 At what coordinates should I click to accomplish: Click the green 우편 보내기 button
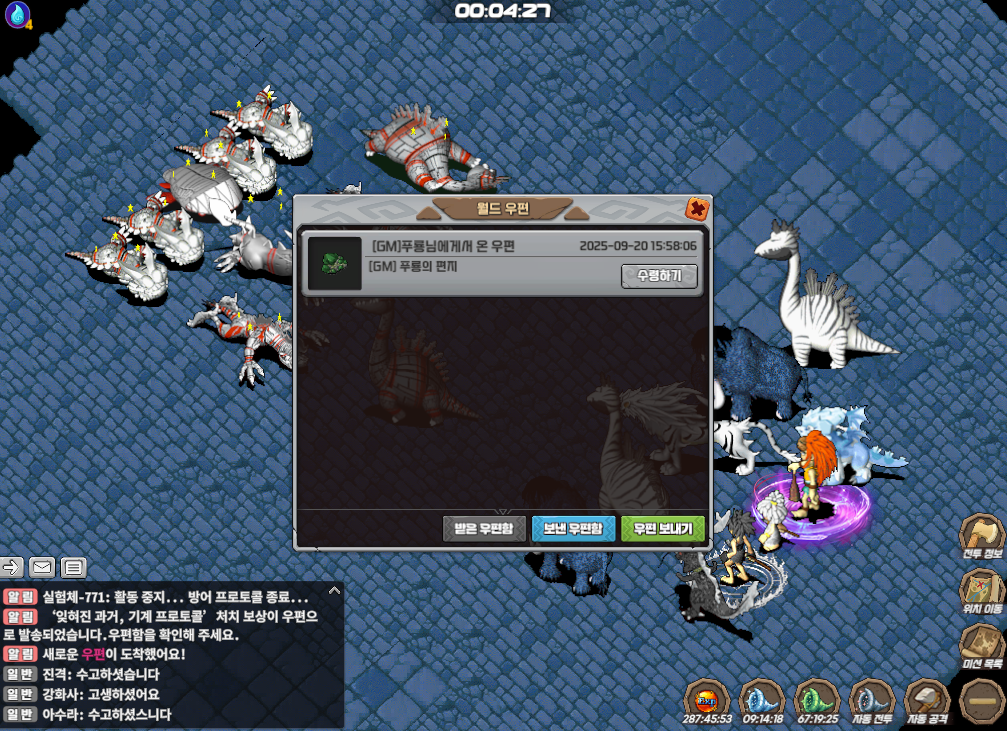tap(662, 528)
